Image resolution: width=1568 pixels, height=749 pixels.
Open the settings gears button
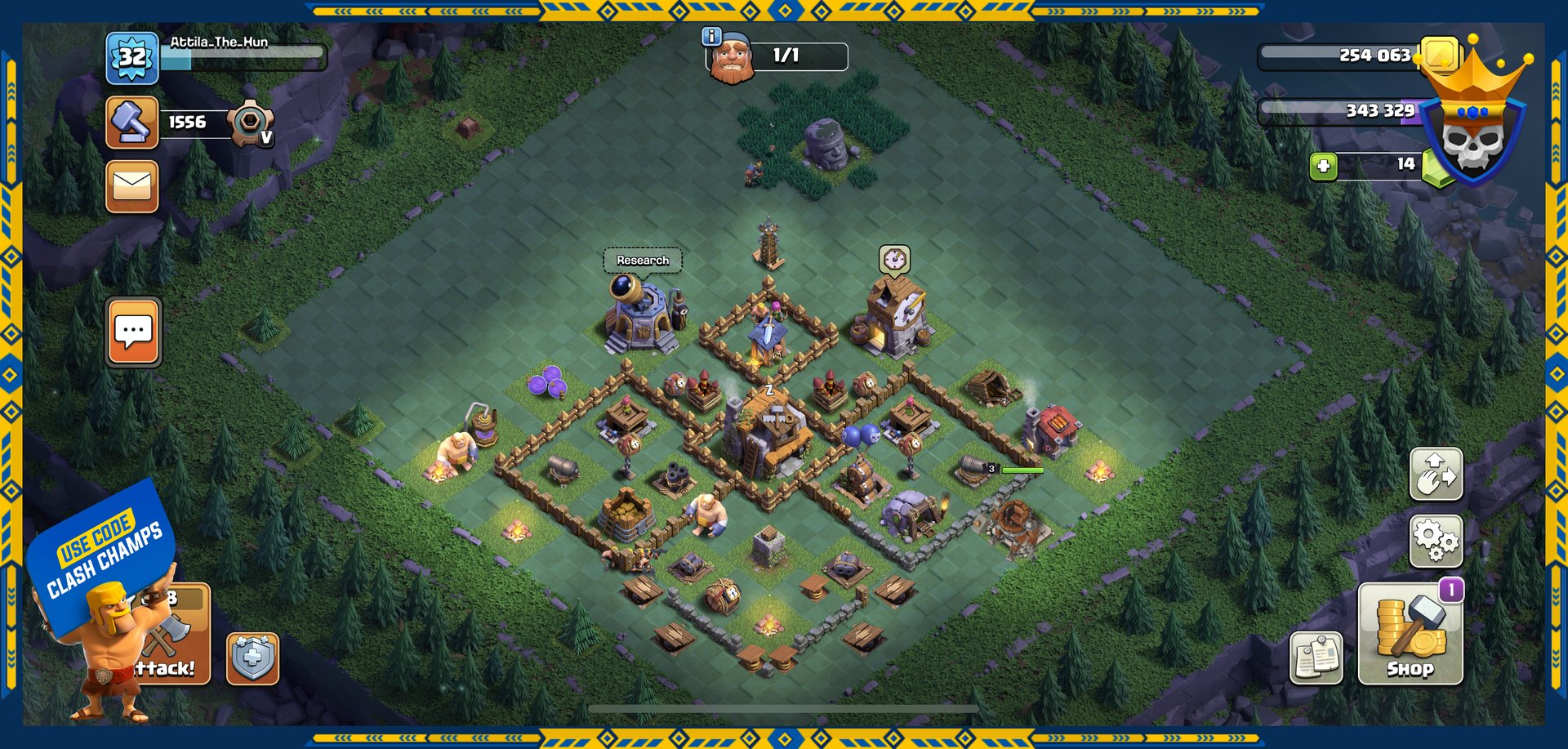1436,541
